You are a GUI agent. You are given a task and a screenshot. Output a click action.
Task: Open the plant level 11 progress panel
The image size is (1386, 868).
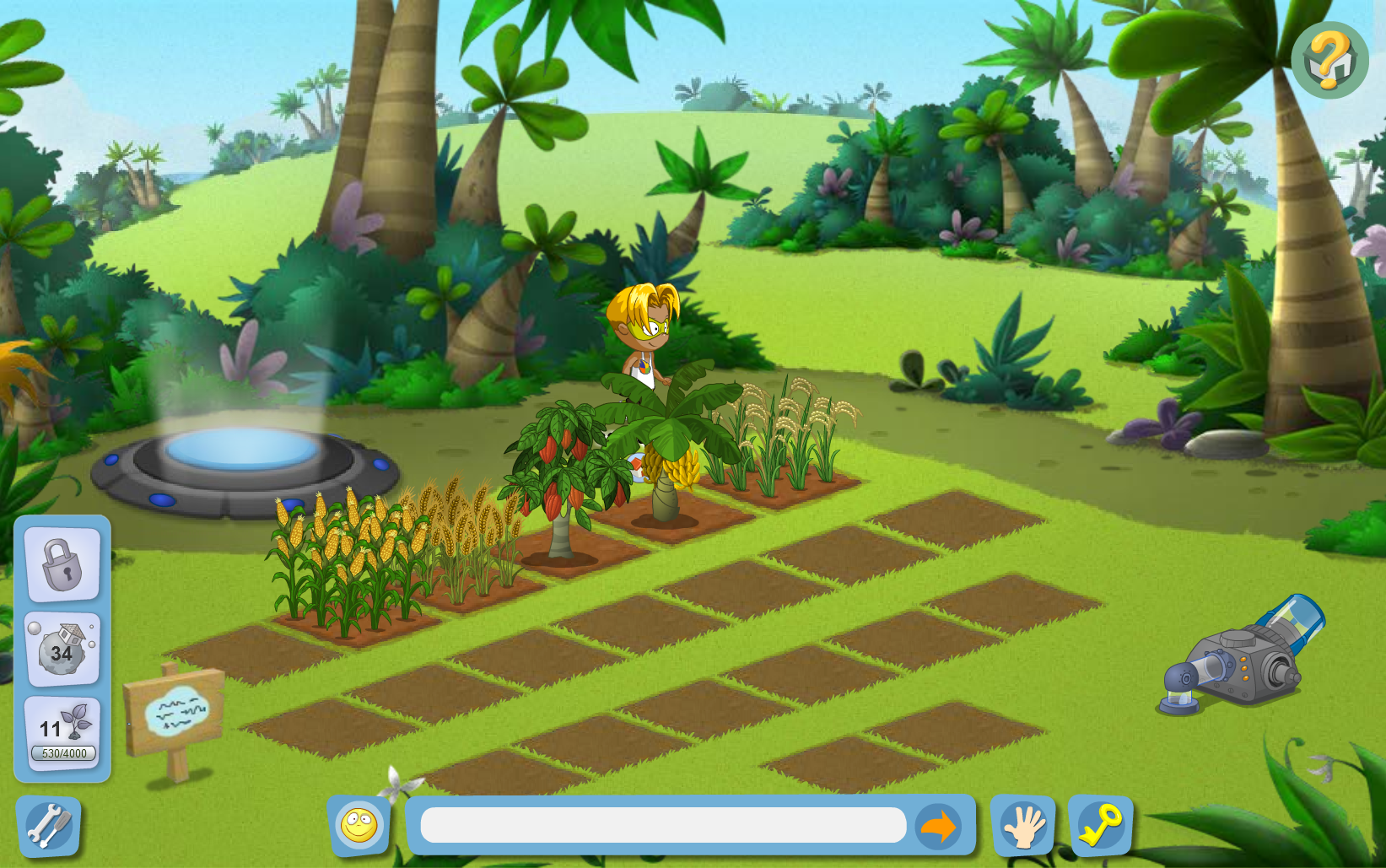(x=62, y=732)
